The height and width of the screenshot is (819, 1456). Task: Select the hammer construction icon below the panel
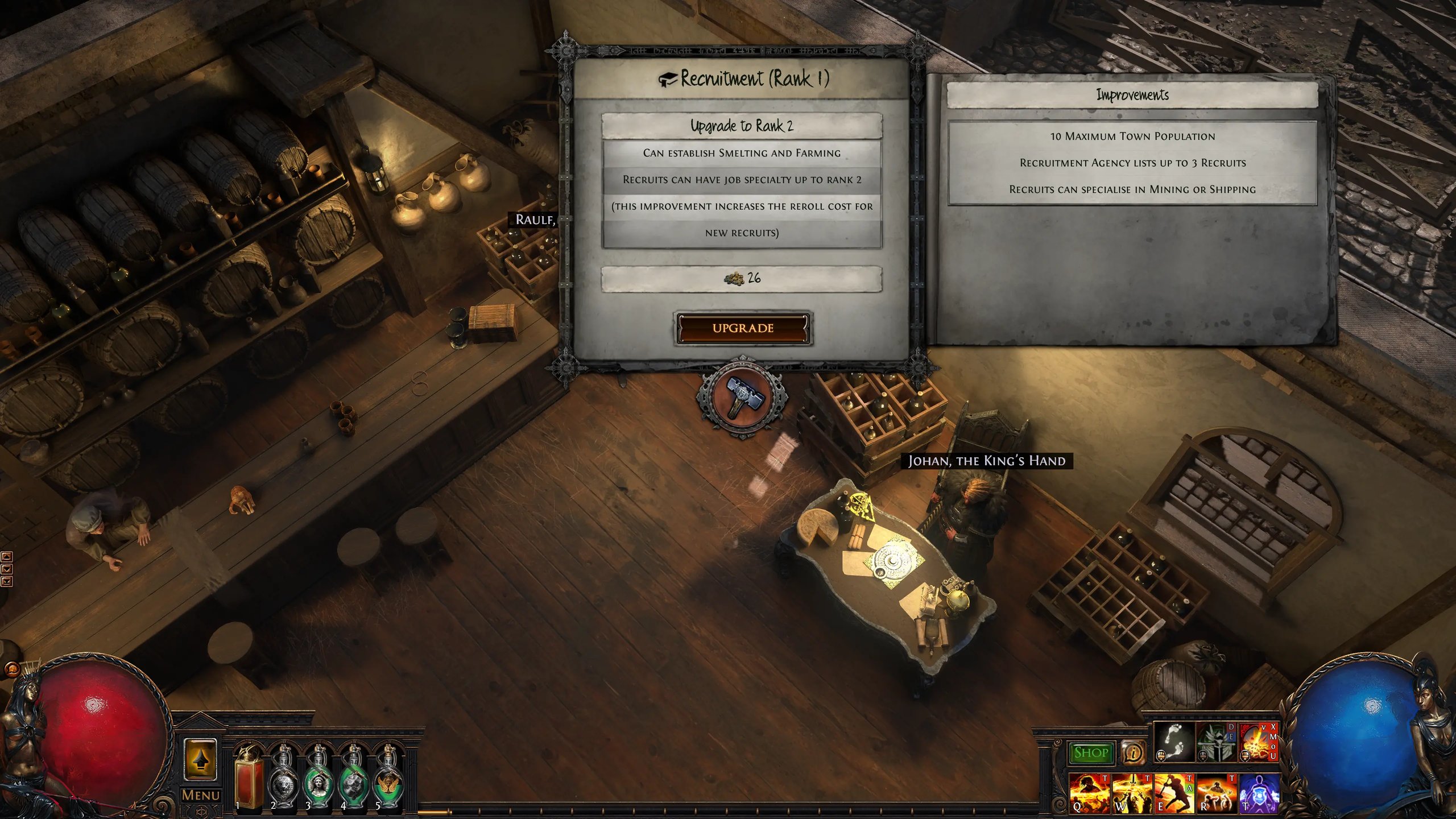742,396
